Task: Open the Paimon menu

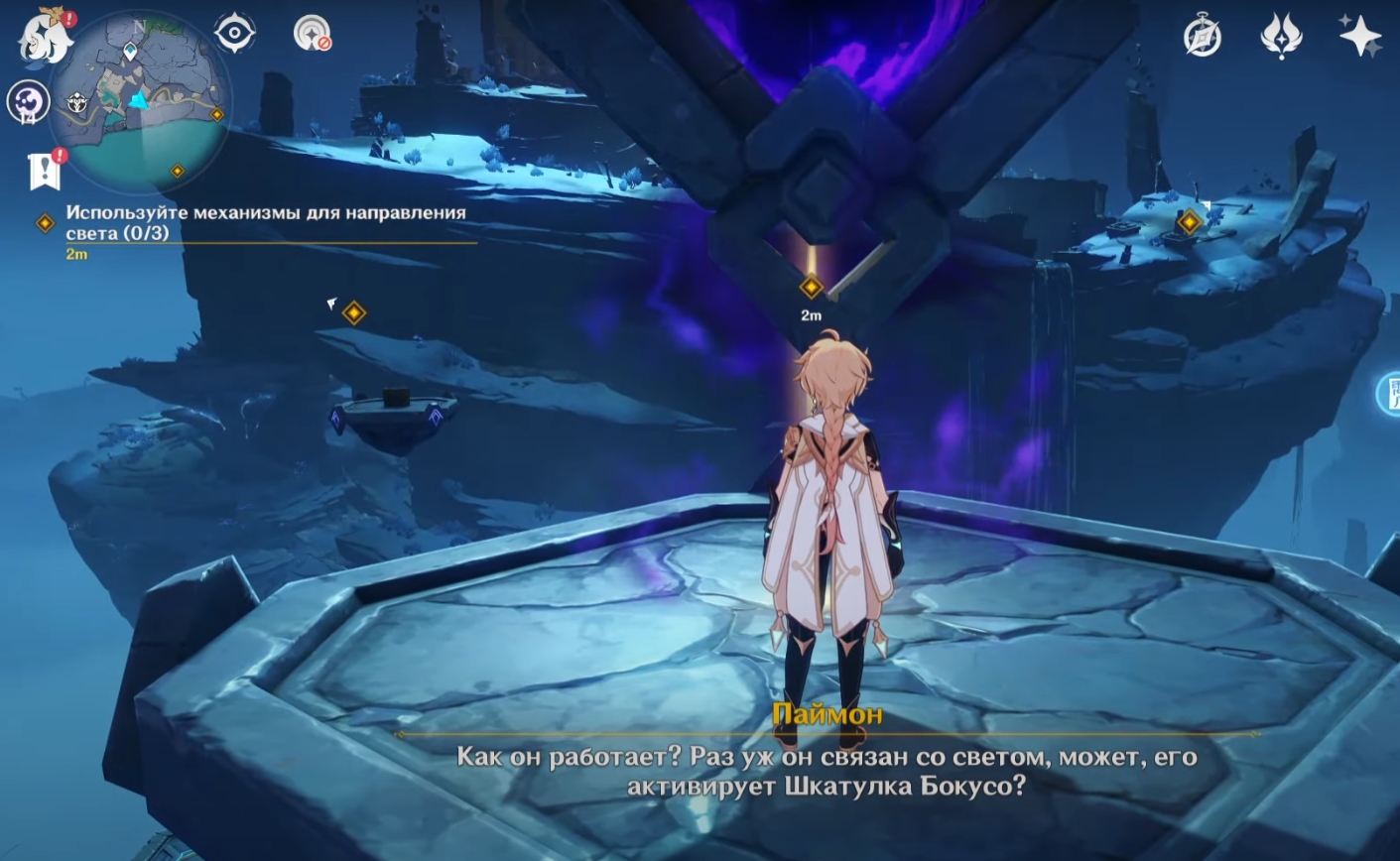Action: 46,37
